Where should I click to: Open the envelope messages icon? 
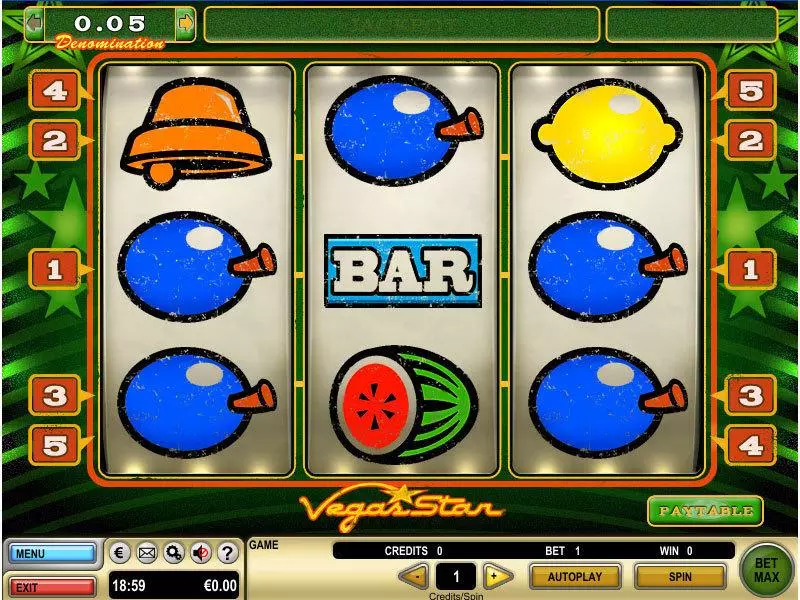coord(147,553)
